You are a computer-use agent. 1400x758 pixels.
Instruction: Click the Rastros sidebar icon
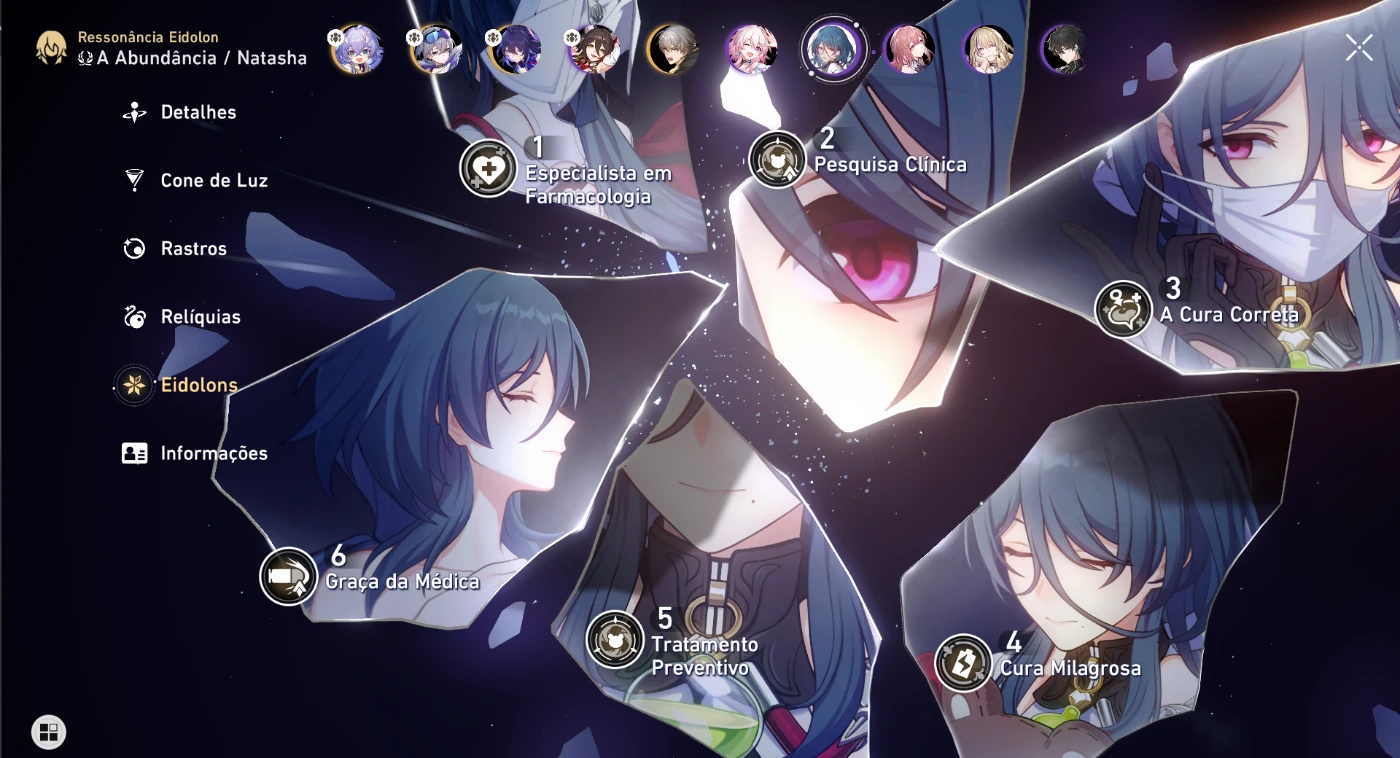coord(131,248)
